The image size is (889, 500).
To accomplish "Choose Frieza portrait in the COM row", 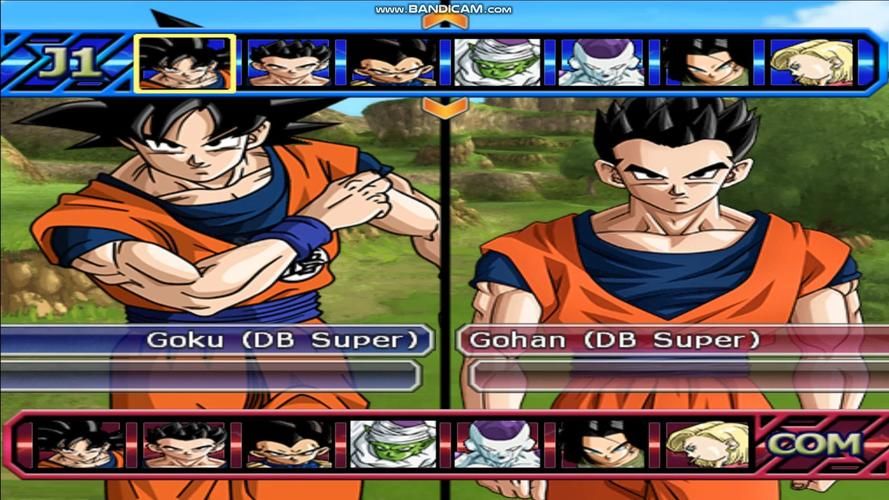I will (496, 445).
